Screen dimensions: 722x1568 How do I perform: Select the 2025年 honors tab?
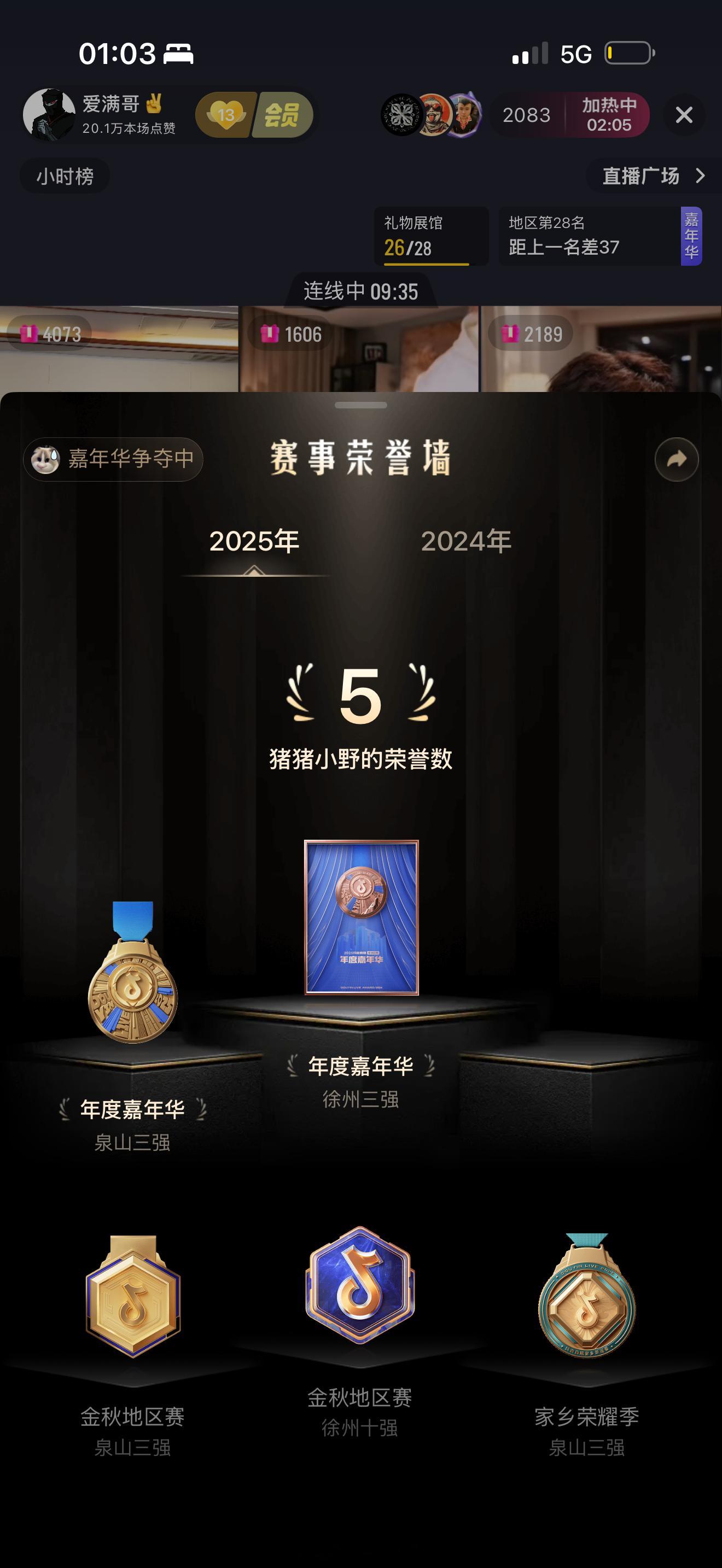[255, 542]
